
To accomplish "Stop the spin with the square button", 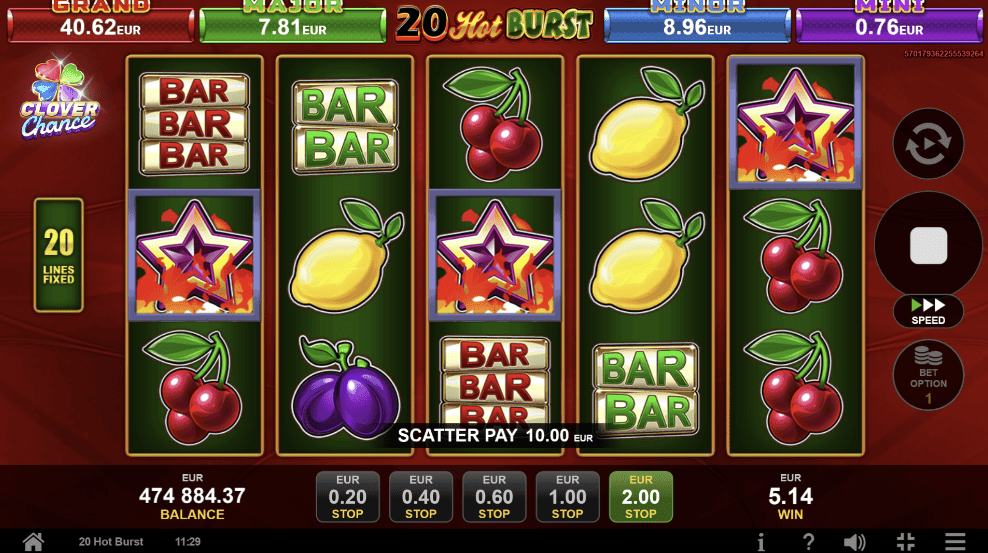I will 928,245.
